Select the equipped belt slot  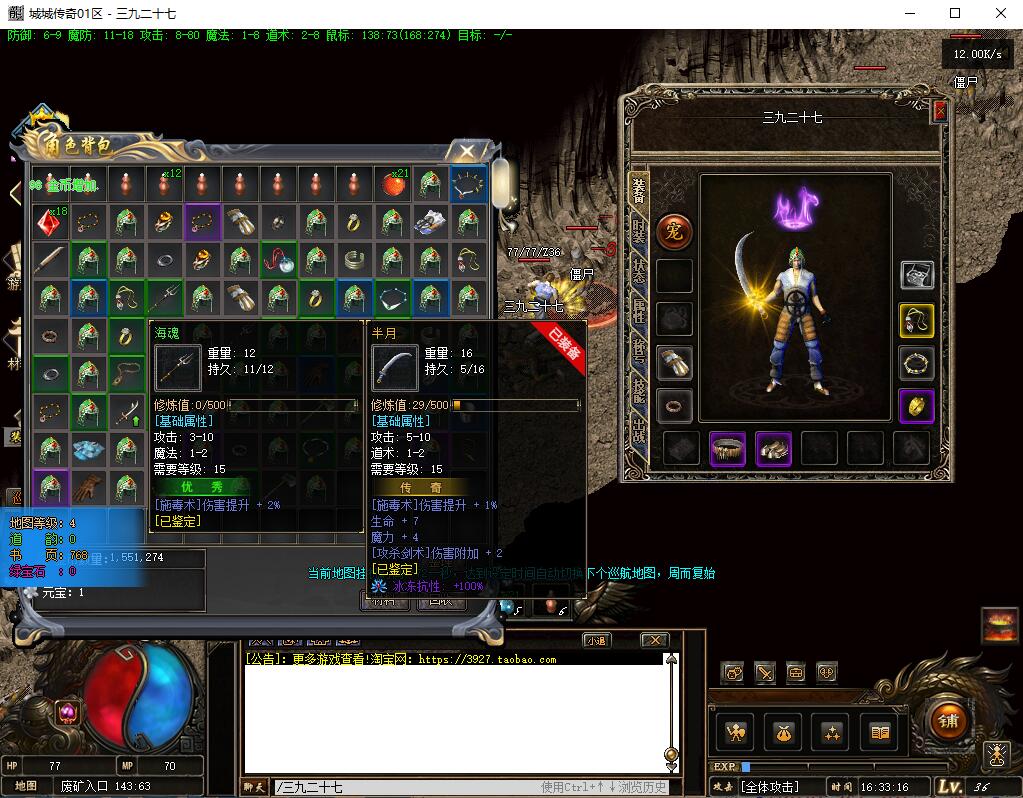point(728,449)
